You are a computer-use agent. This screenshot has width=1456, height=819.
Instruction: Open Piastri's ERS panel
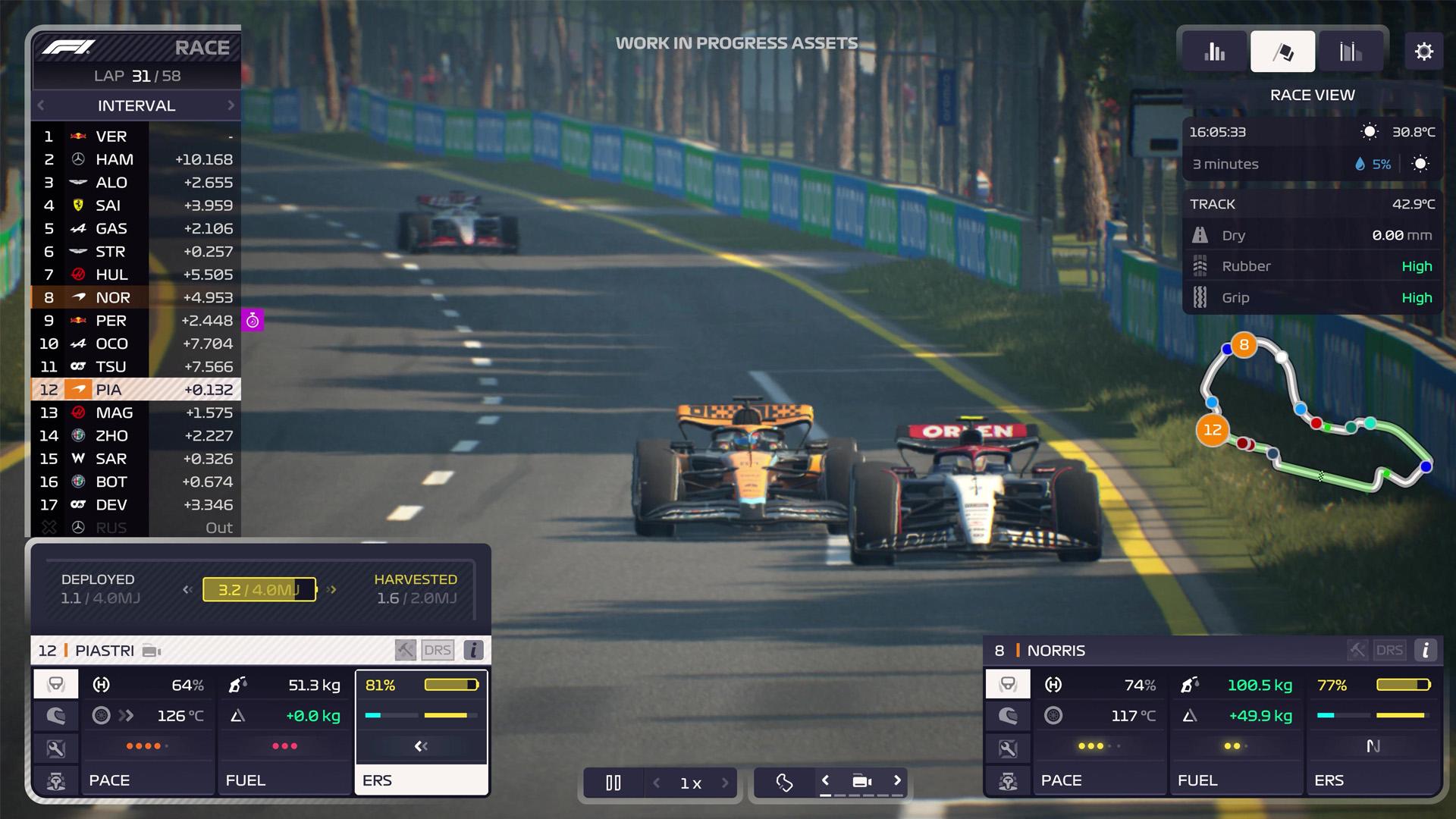[x=421, y=780]
